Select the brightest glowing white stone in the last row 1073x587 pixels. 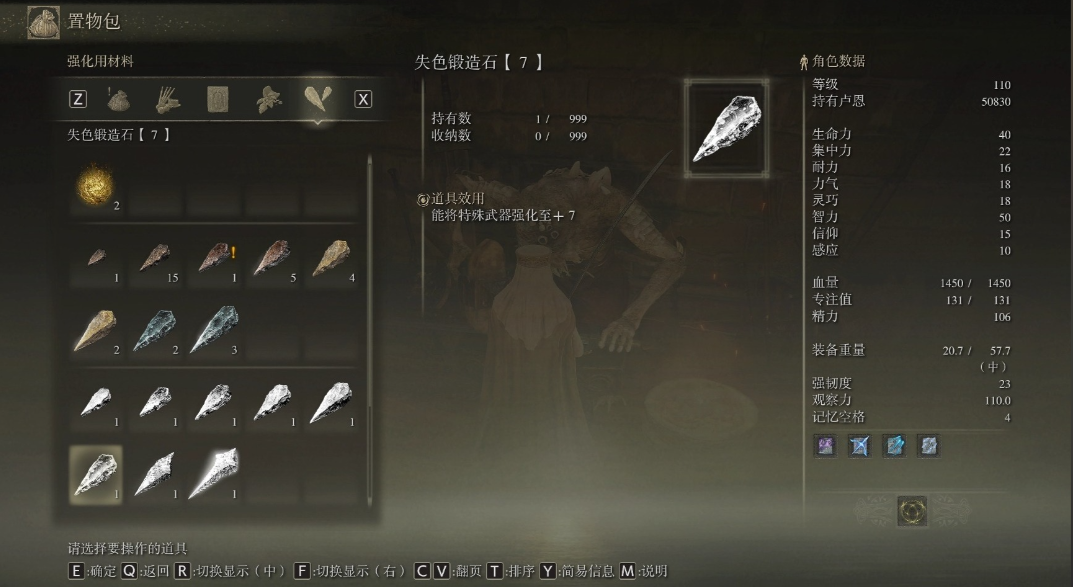click(215, 473)
